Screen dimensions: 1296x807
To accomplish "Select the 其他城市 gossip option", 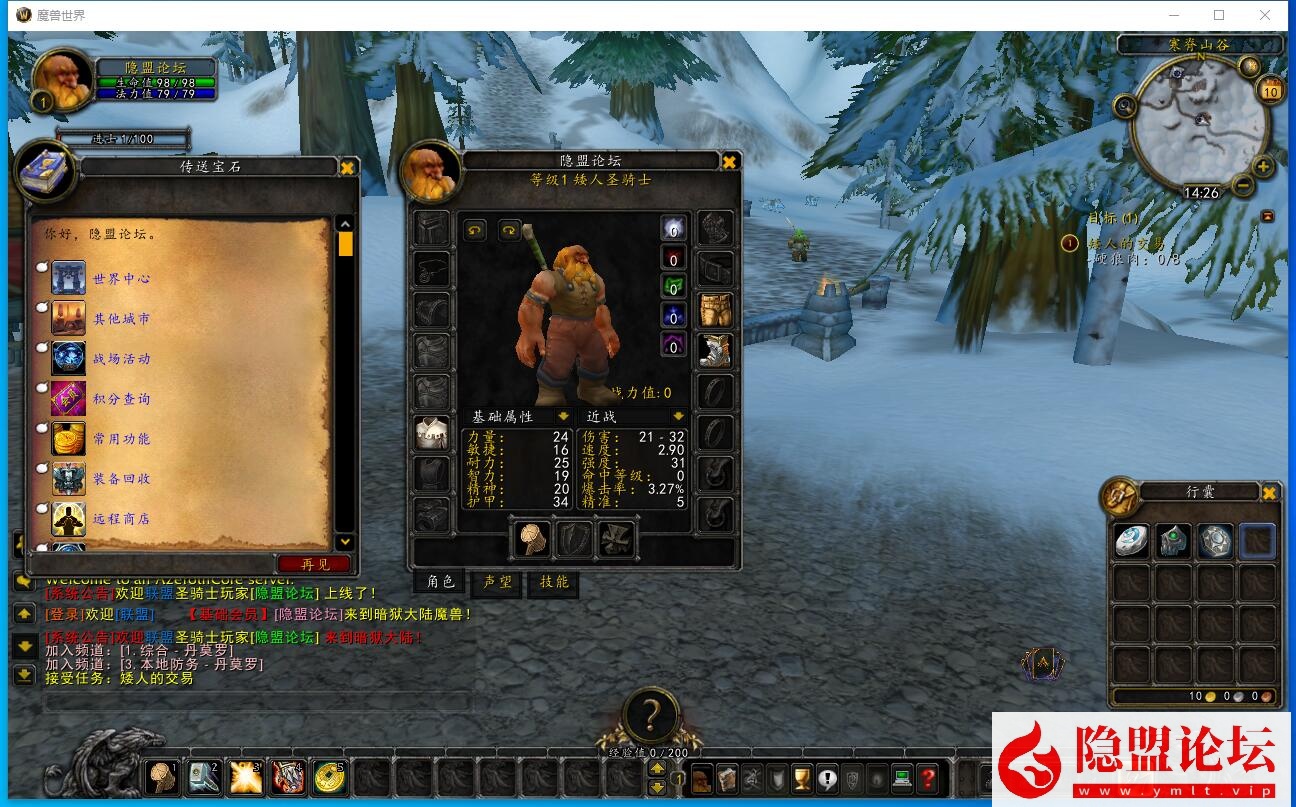I will coord(120,319).
